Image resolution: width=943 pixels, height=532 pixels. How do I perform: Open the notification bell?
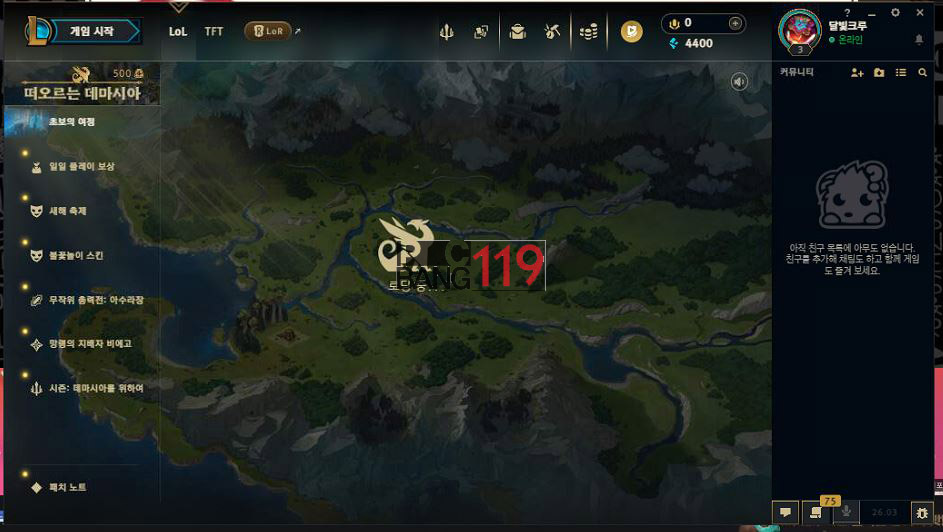point(919,40)
